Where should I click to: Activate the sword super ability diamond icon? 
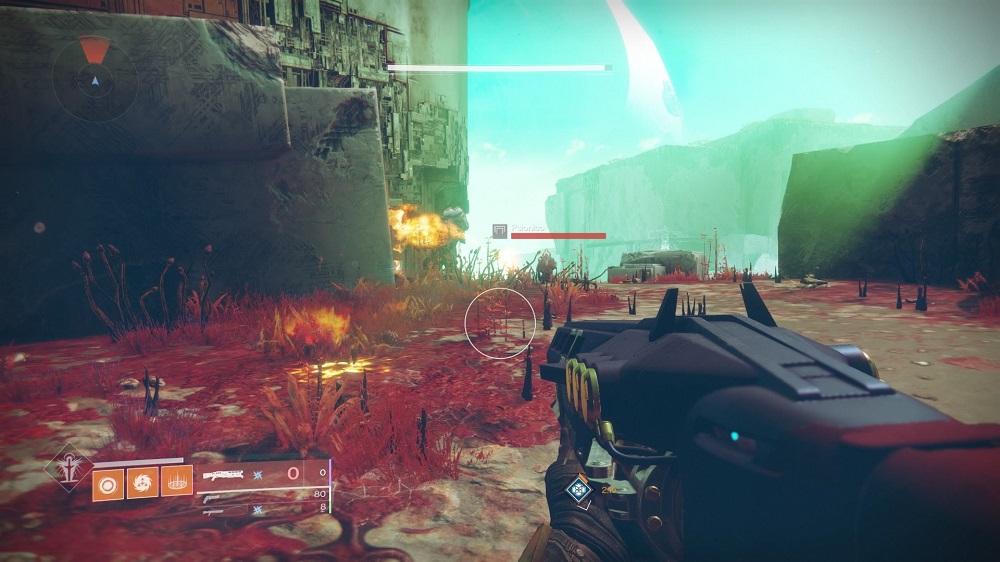click(x=70, y=467)
